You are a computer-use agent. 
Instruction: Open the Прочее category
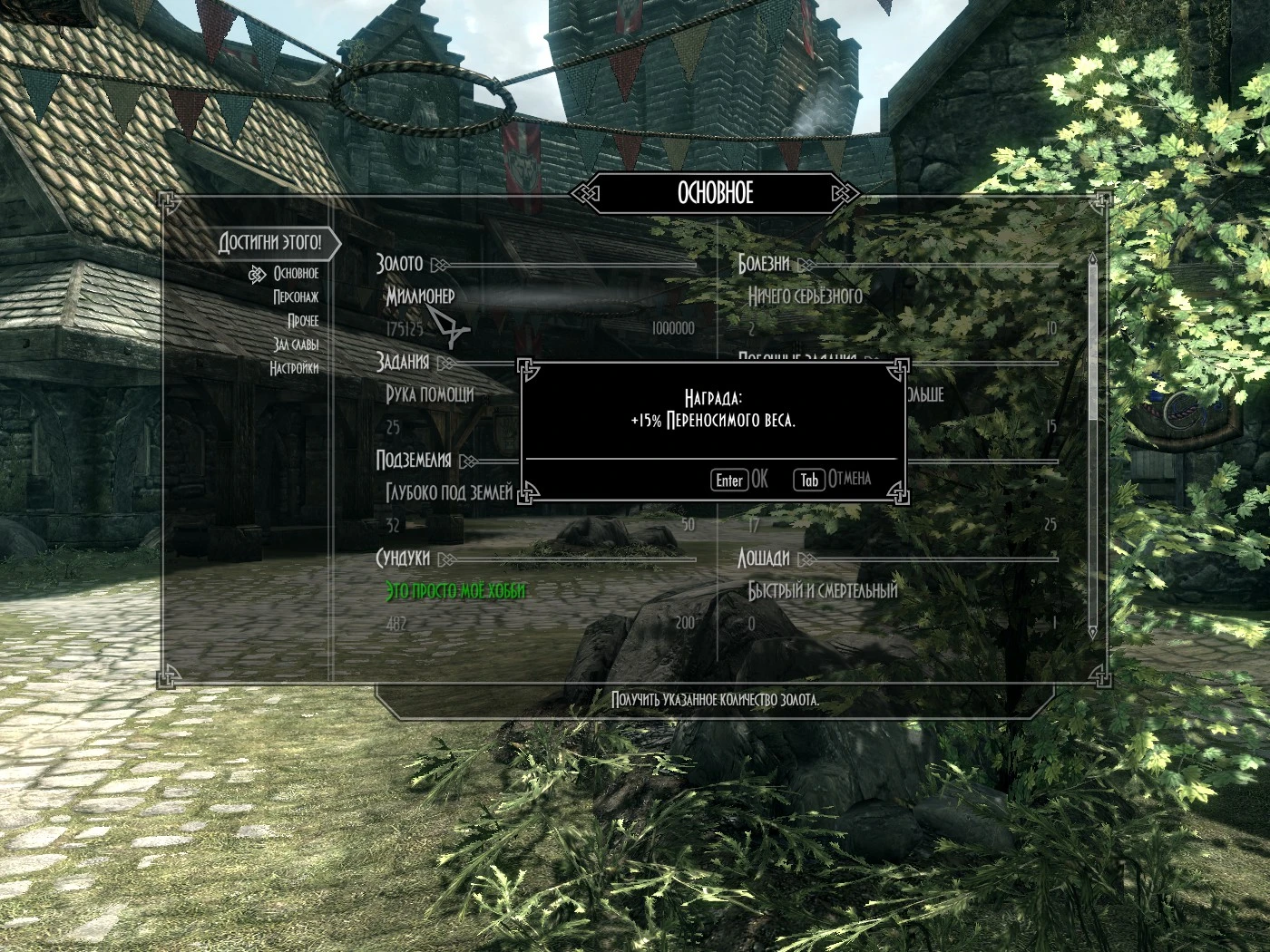point(303,321)
